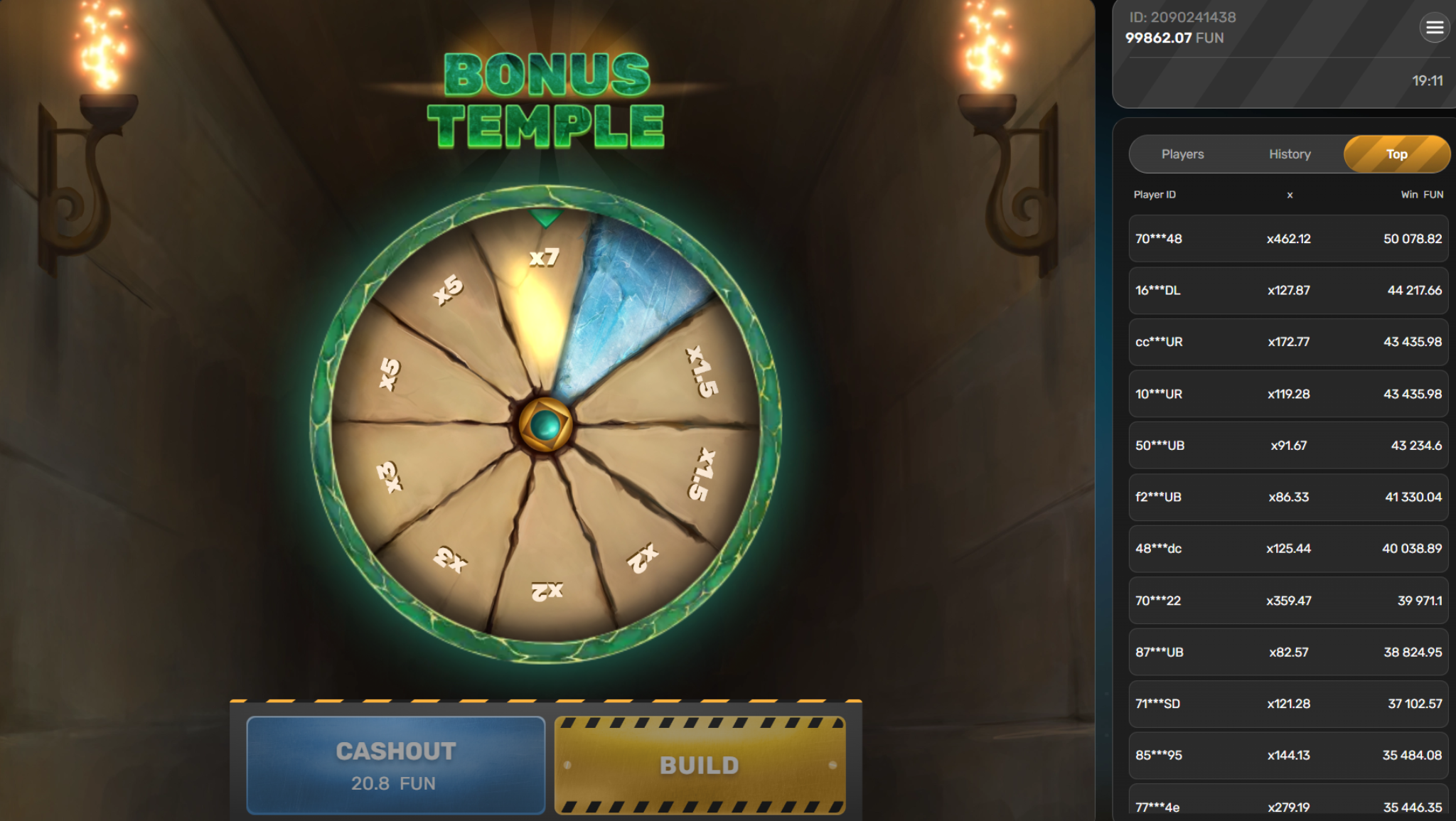Open the hamburger menu
The image size is (1456, 821).
pyautogui.click(x=1435, y=28)
